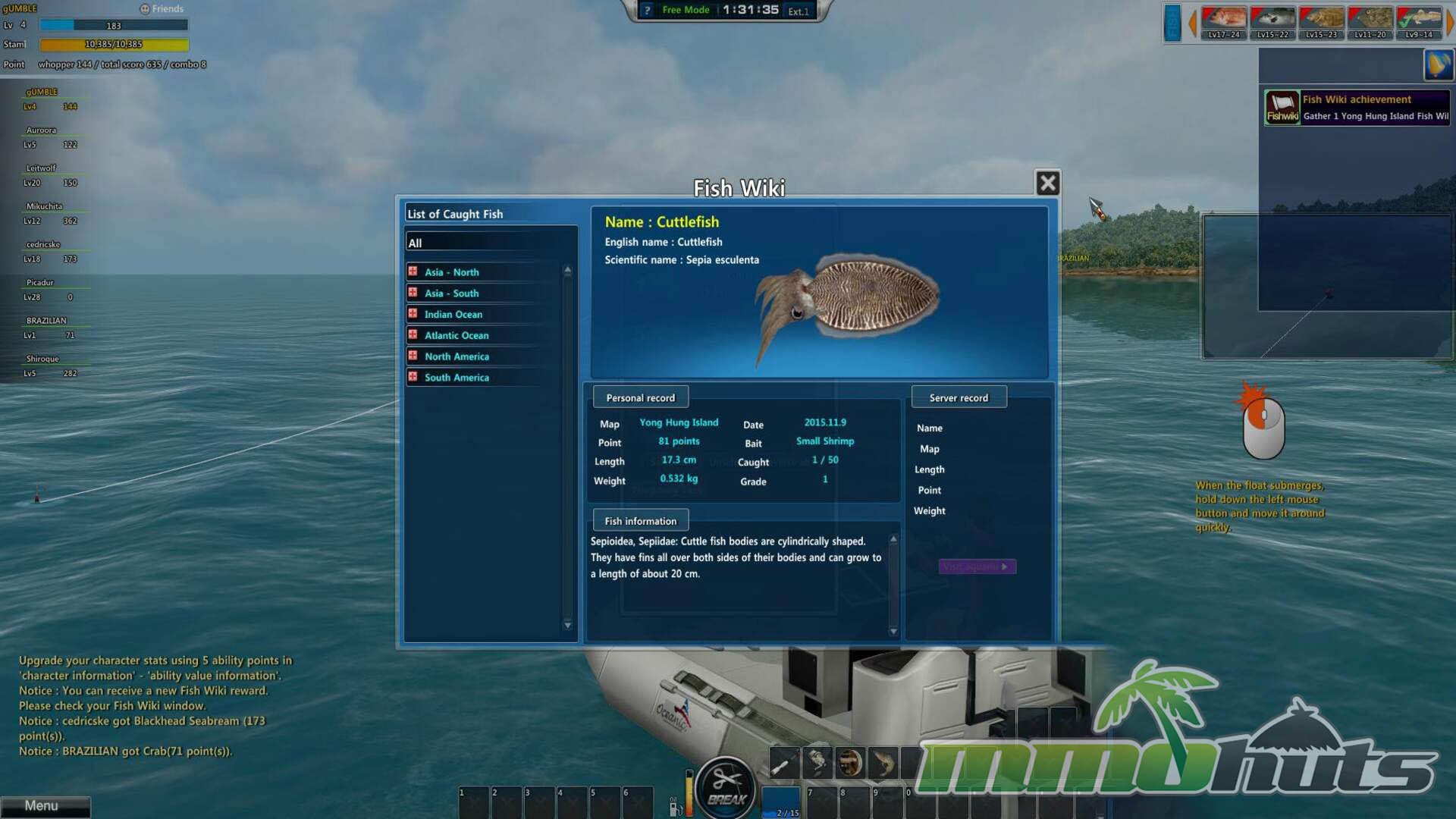The height and width of the screenshot is (819, 1456).
Task: Open the Friends list
Action: [162, 9]
